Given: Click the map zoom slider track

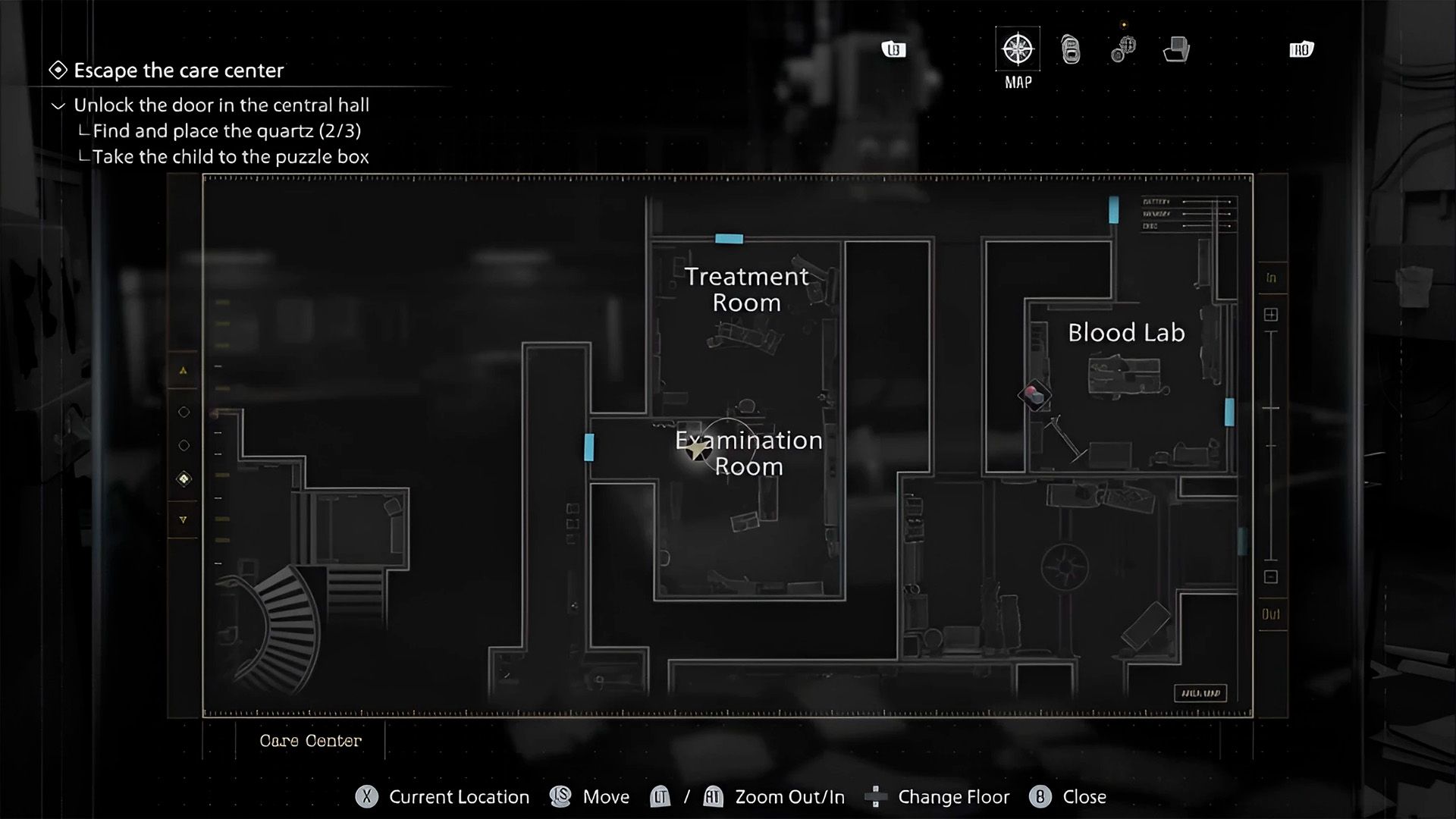Looking at the screenshot, I should coord(1271,447).
